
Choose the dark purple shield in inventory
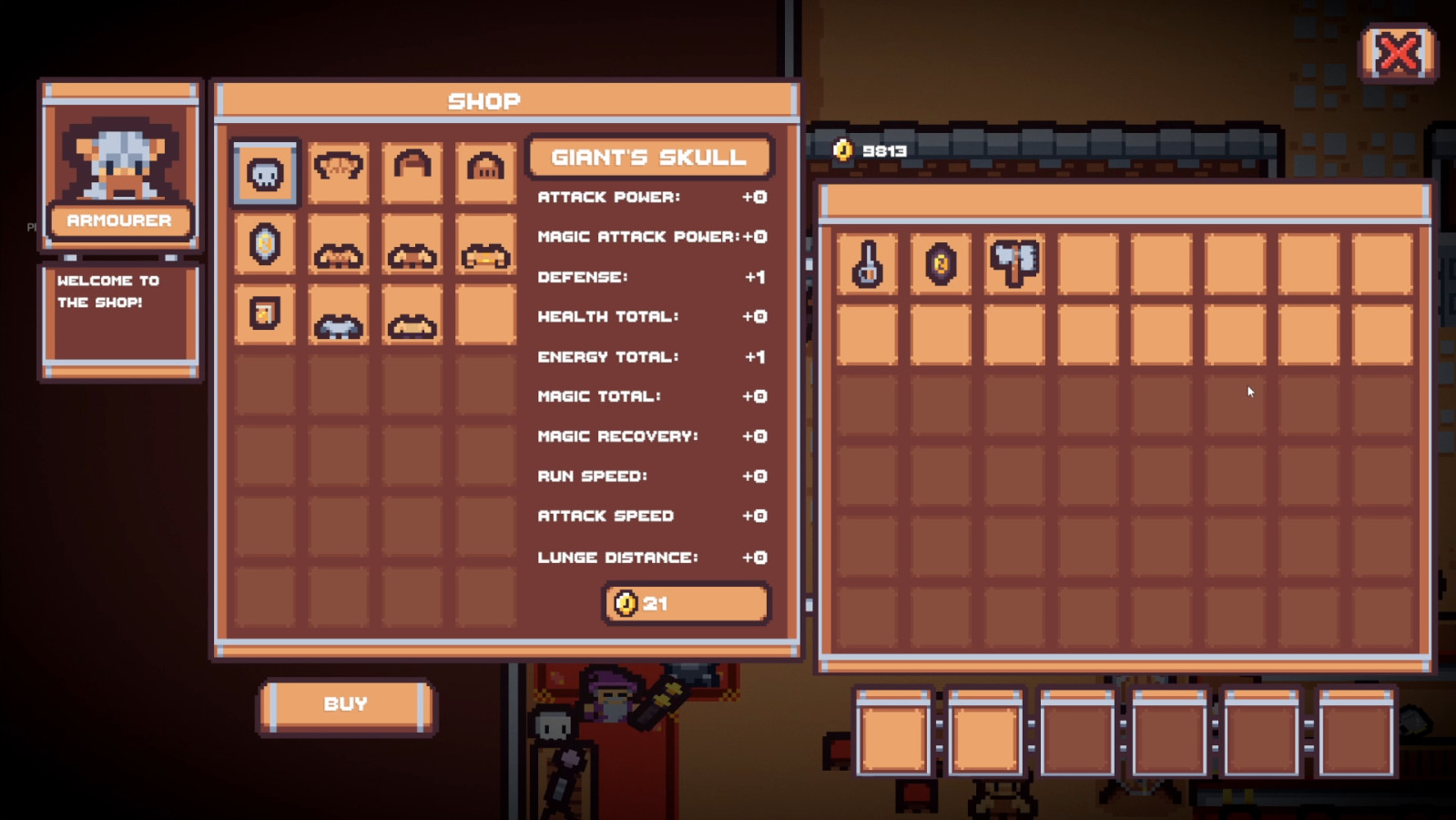pyautogui.click(x=941, y=264)
